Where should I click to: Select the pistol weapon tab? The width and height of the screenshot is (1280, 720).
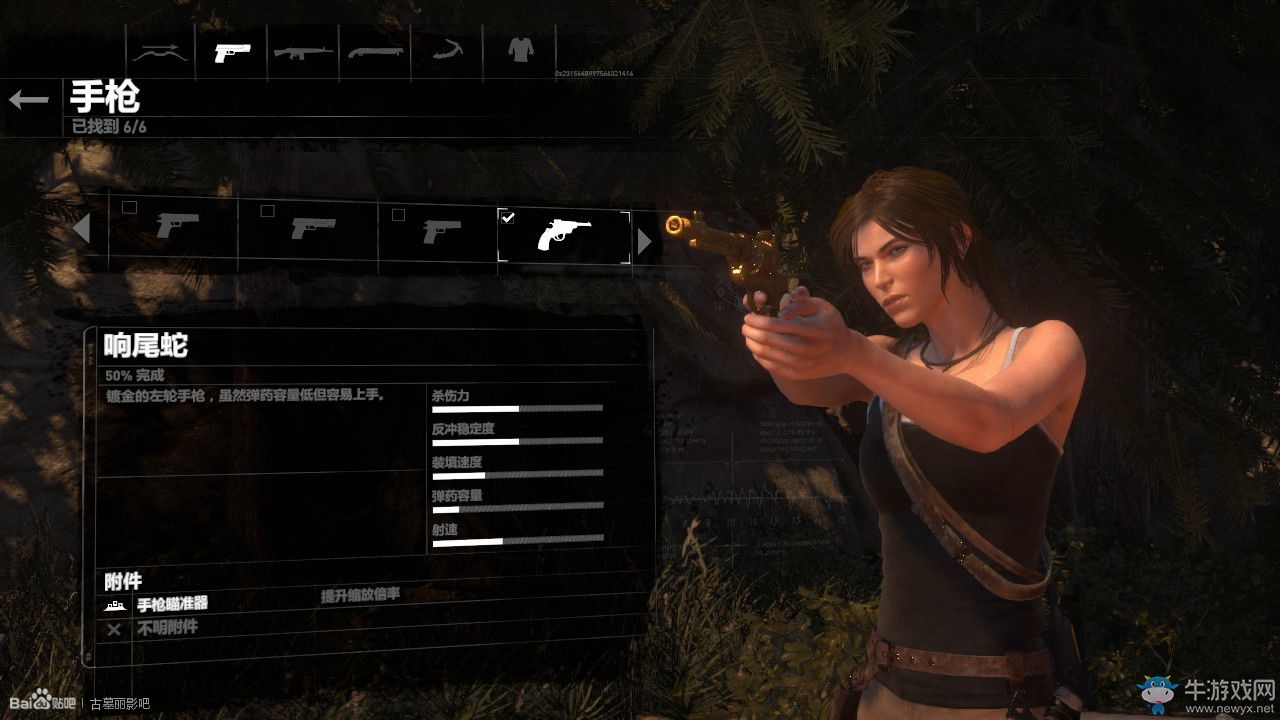tap(232, 52)
